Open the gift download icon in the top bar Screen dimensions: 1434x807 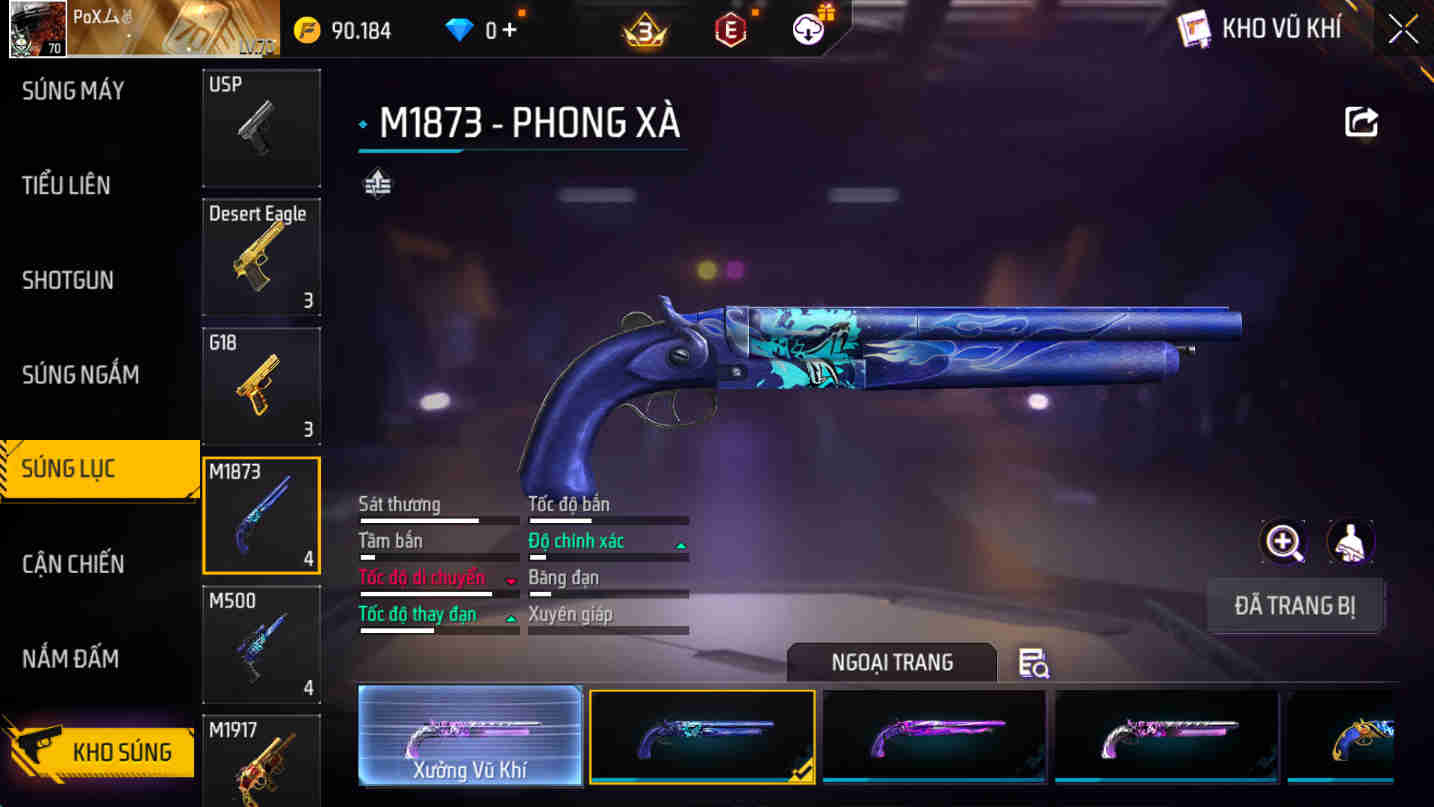[x=806, y=26]
